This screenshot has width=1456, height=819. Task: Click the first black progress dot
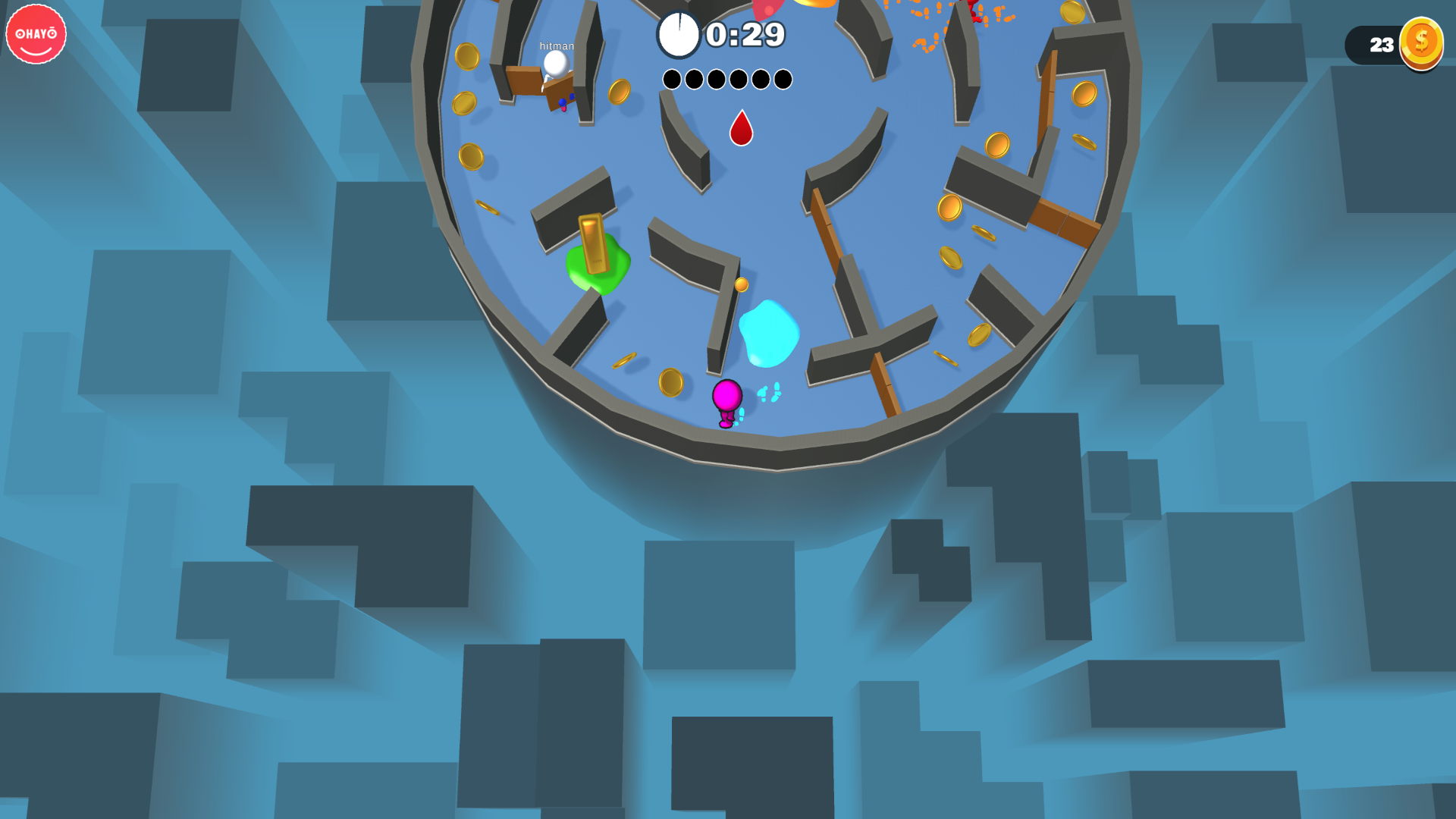(x=672, y=79)
